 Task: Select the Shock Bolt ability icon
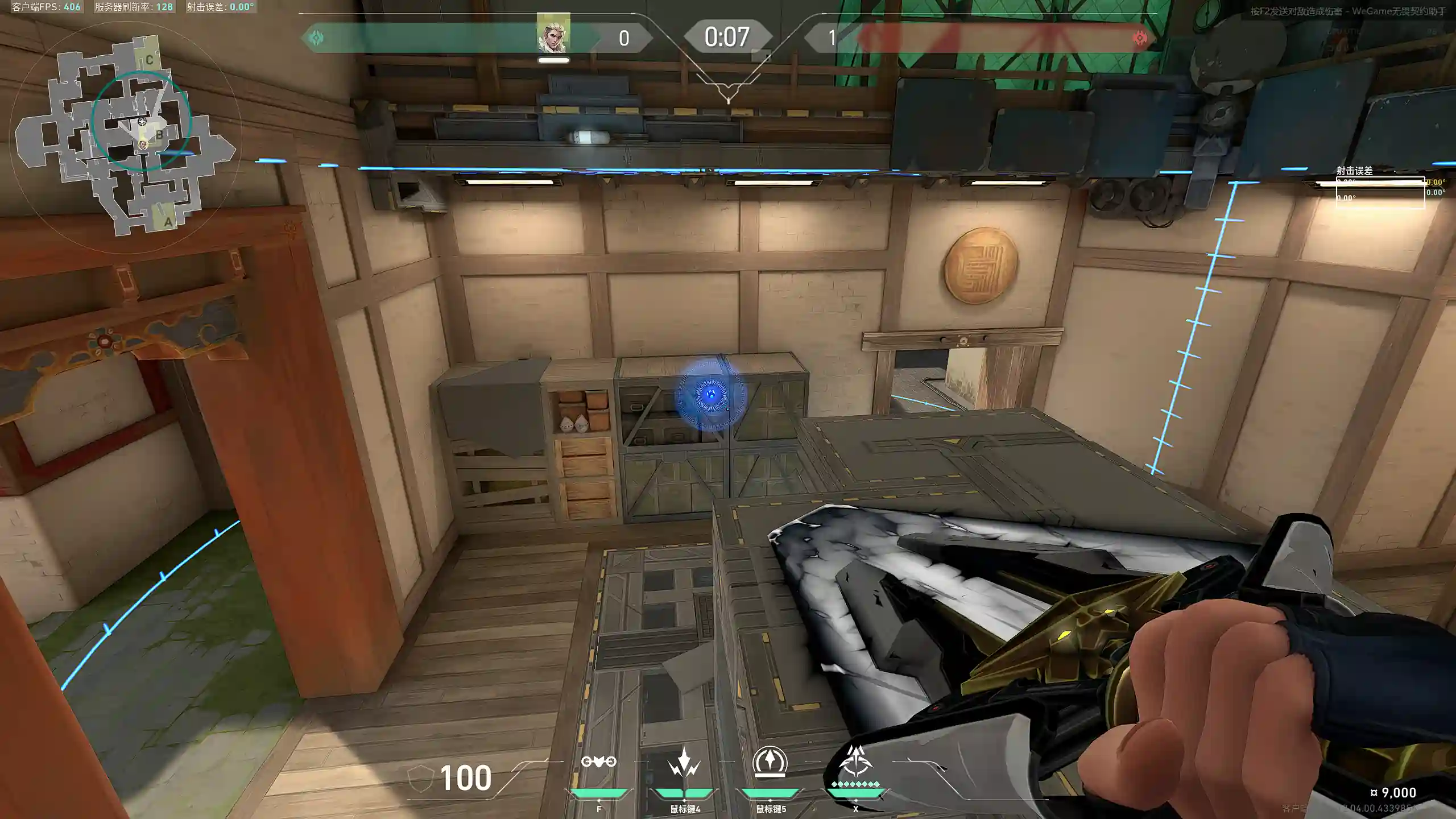point(684,762)
